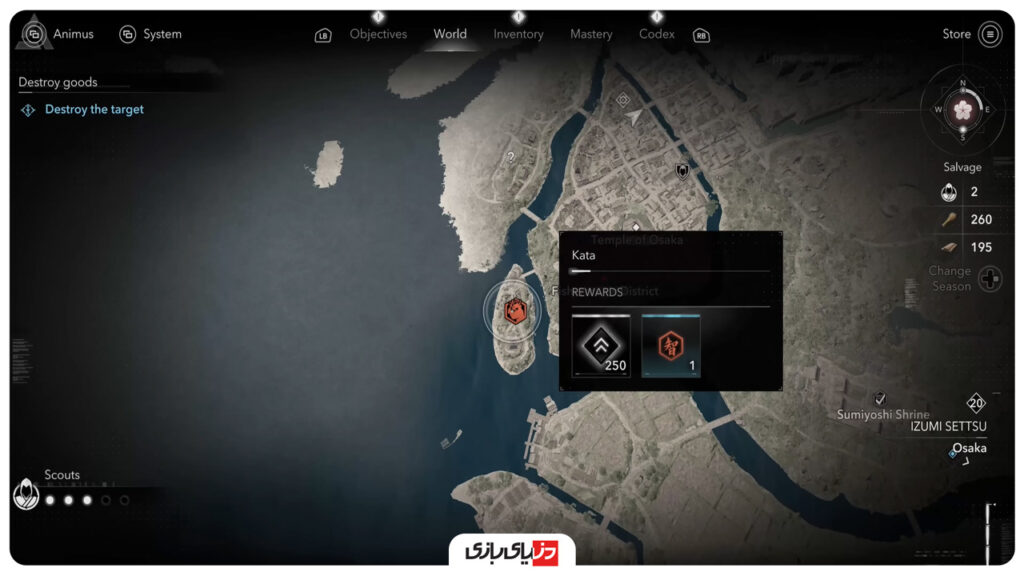
Task: Select the 250 XP reward tile
Action: point(601,346)
